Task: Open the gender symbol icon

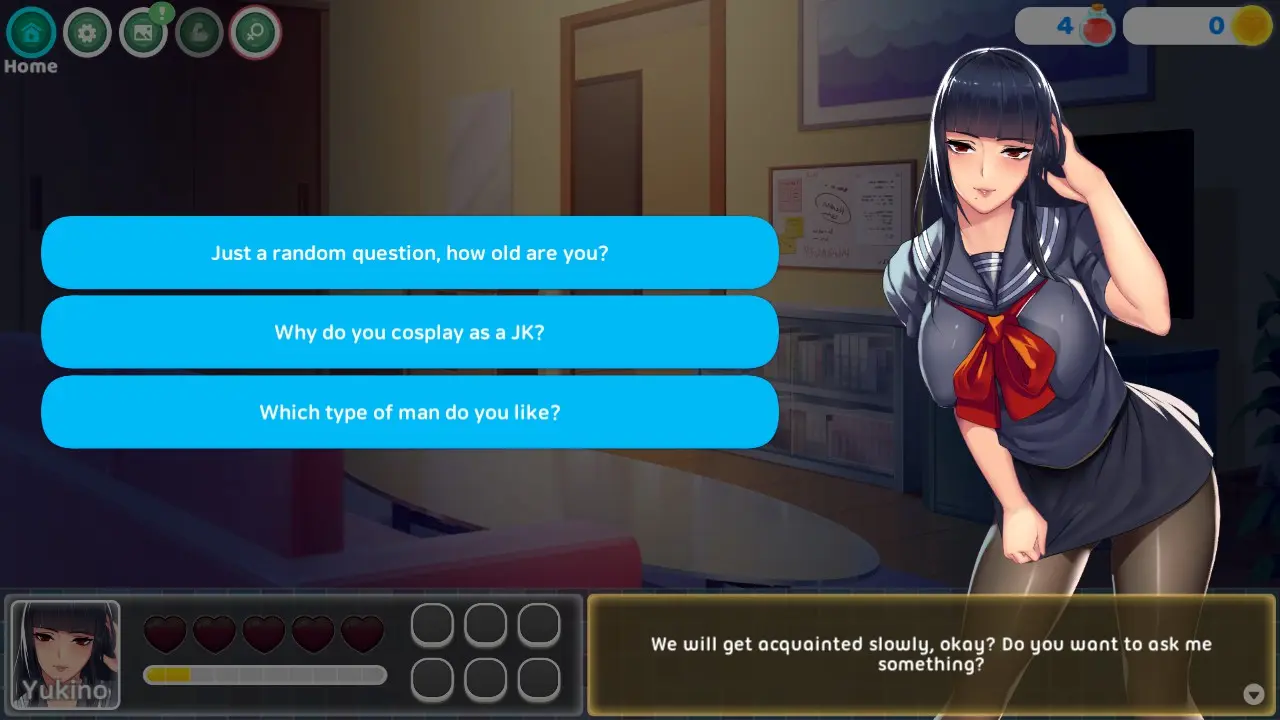Action: pyautogui.click(x=255, y=33)
